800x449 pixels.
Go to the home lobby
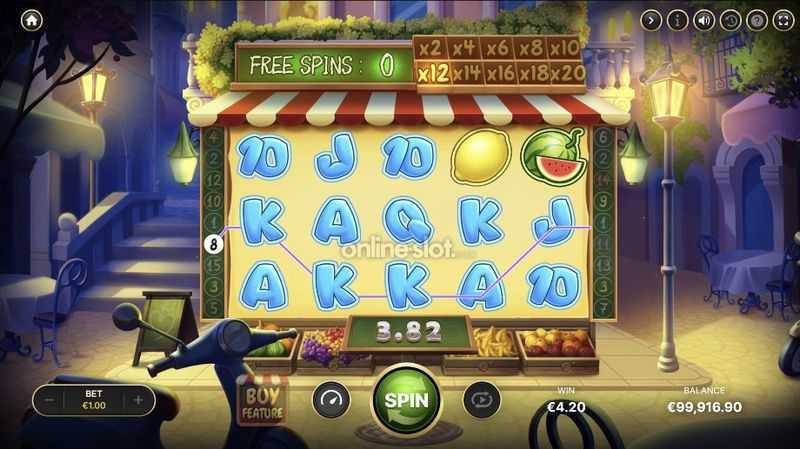point(33,19)
